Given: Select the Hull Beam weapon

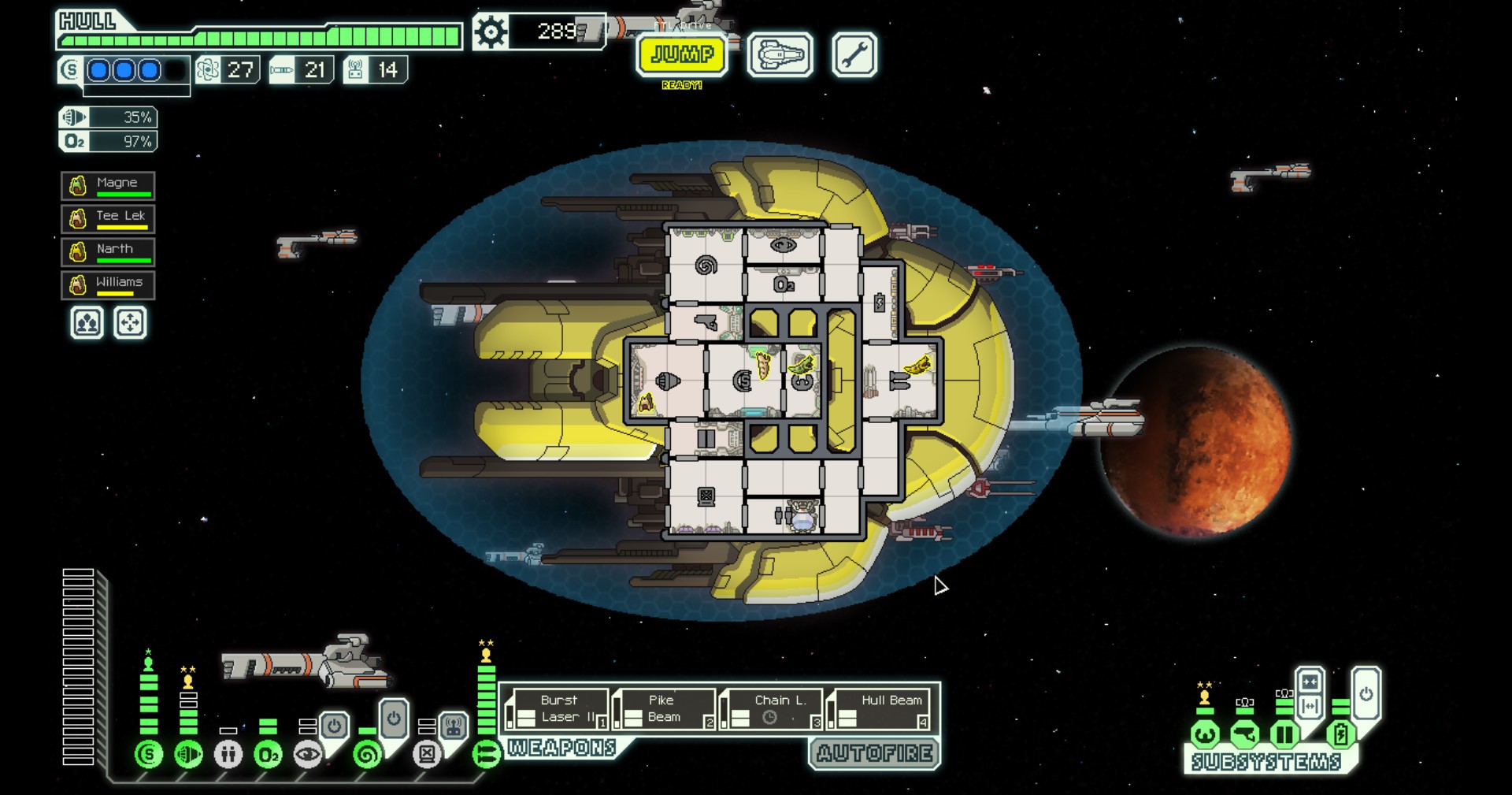Looking at the screenshot, I should [x=880, y=708].
